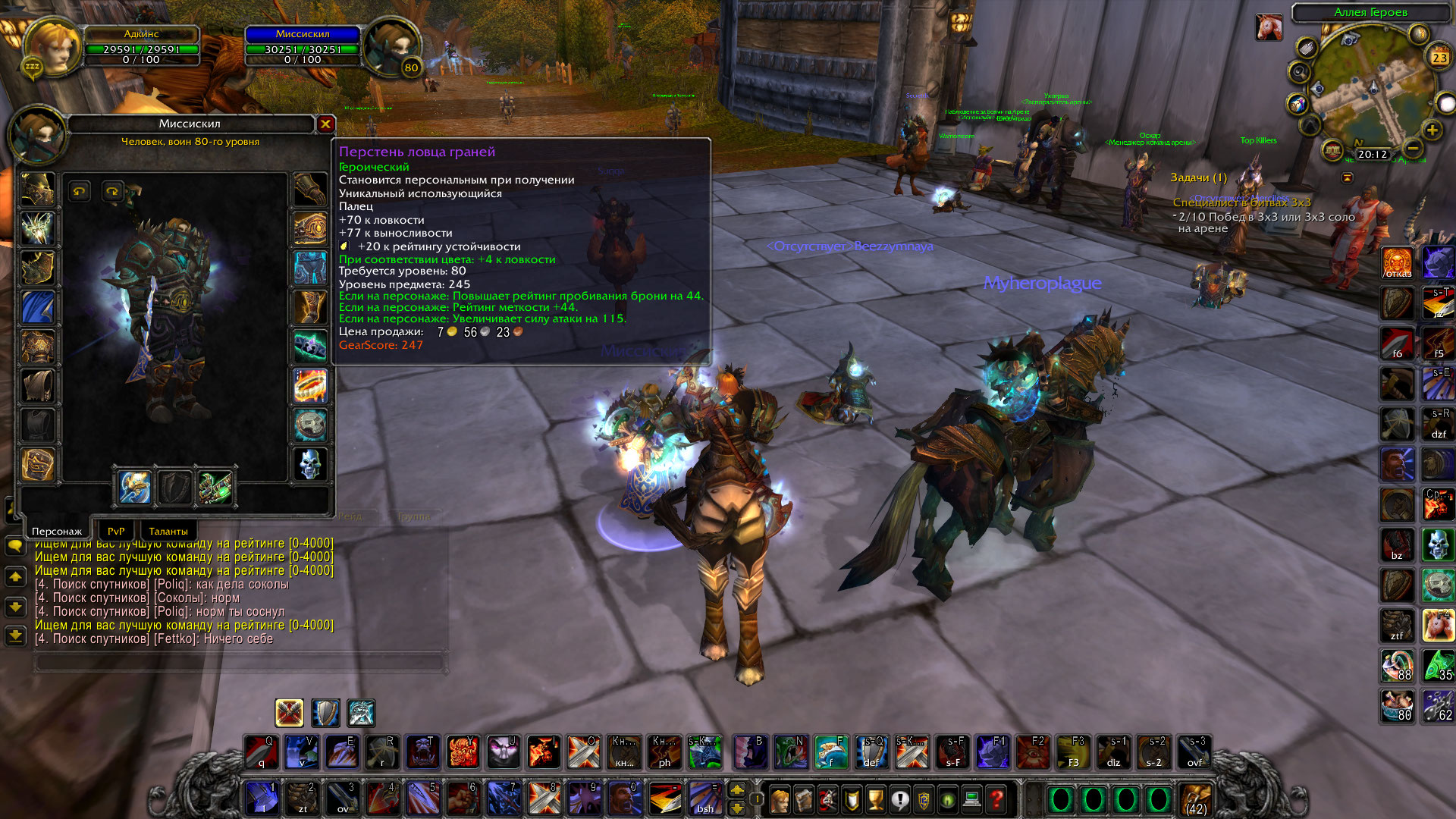Click the chat input box
This screenshot has height=819, width=1456.
(239, 662)
